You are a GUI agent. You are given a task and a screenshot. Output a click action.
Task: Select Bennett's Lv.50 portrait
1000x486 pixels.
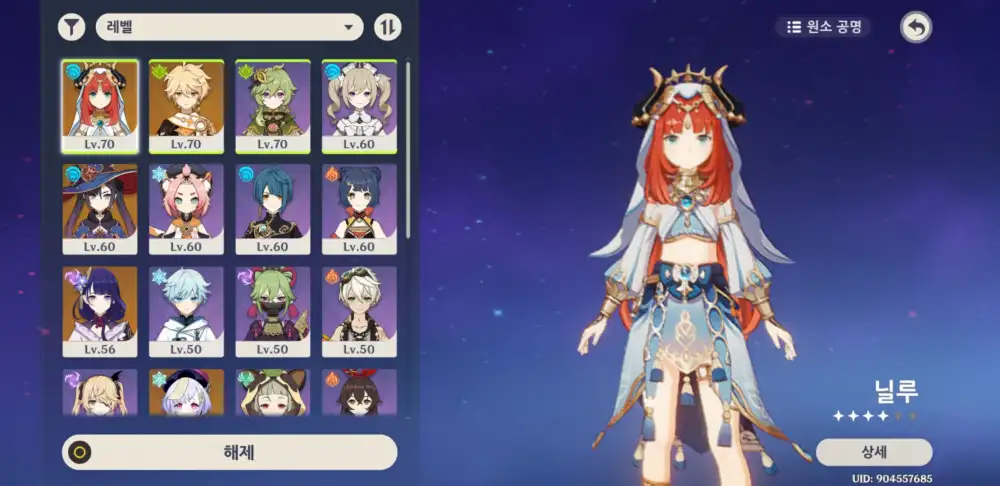tap(359, 311)
